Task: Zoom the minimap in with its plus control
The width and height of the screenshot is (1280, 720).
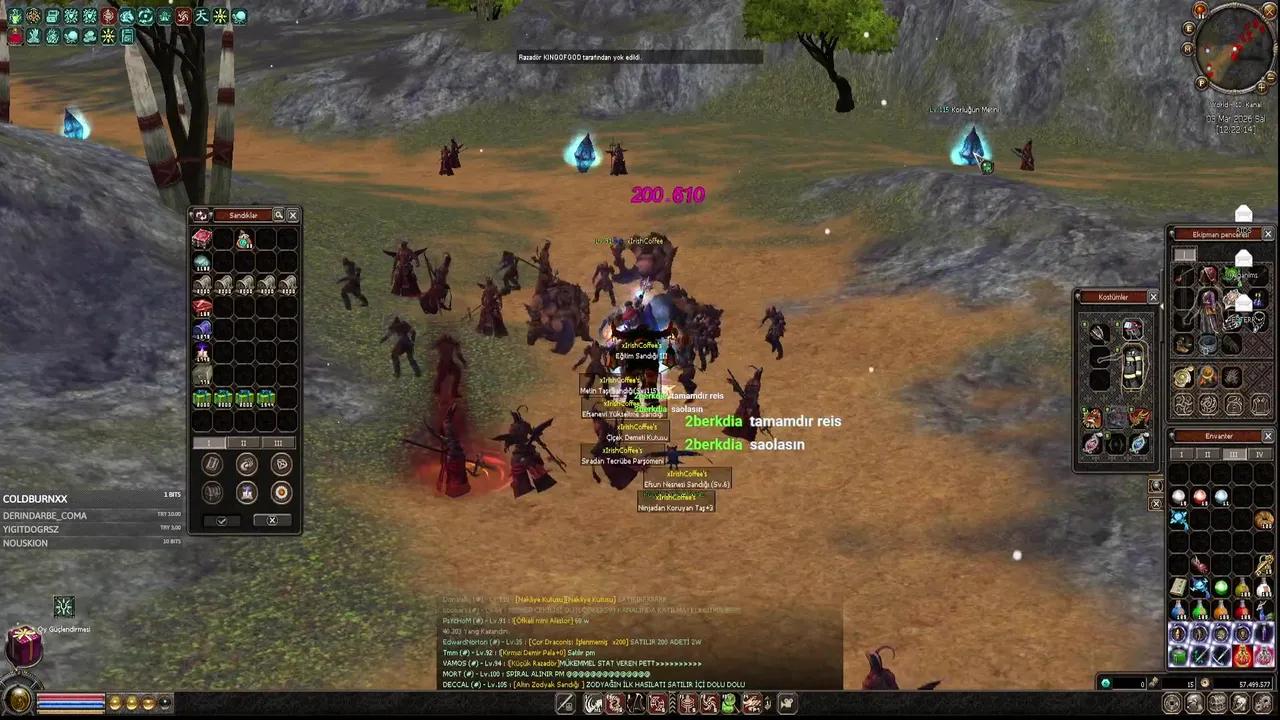Action: [x=1261, y=87]
